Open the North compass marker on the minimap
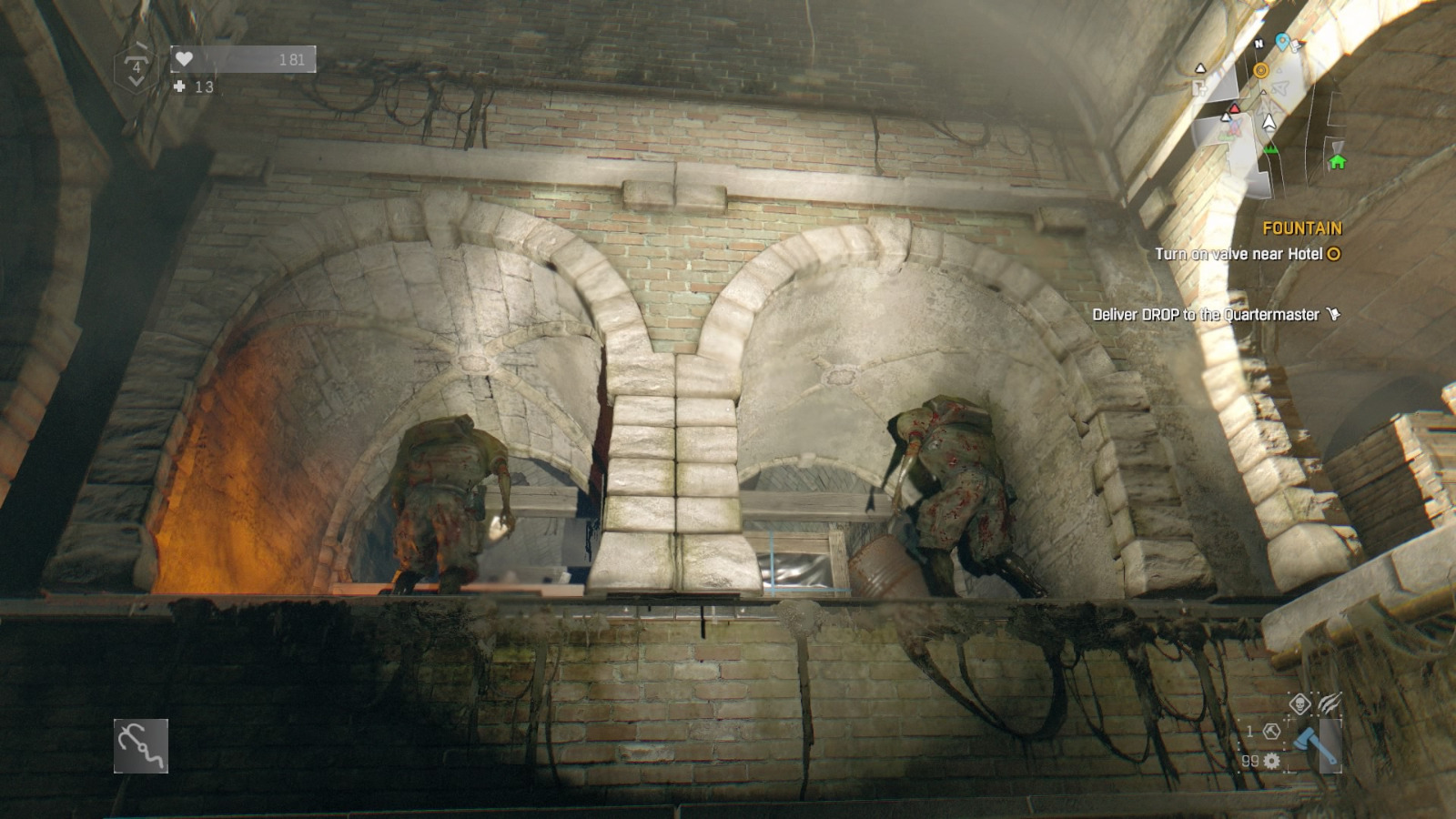1456x819 pixels. click(x=1259, y=44)
